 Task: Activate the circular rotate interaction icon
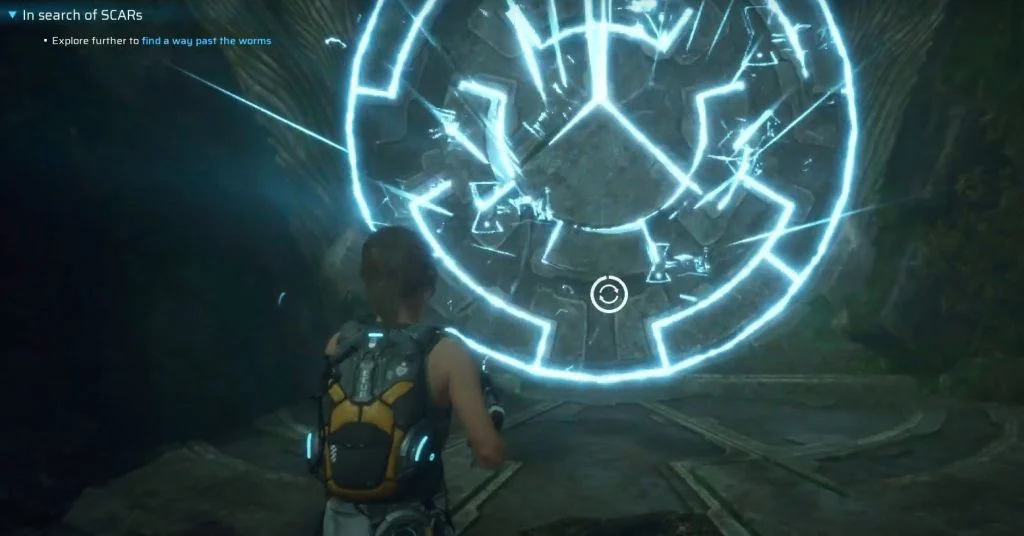click(x=608, y=294)
